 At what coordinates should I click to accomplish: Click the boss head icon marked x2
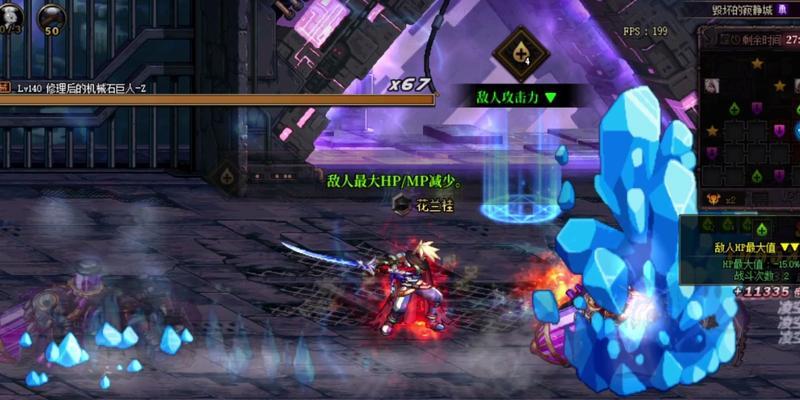pyautogui.click(x=715, y=199)
